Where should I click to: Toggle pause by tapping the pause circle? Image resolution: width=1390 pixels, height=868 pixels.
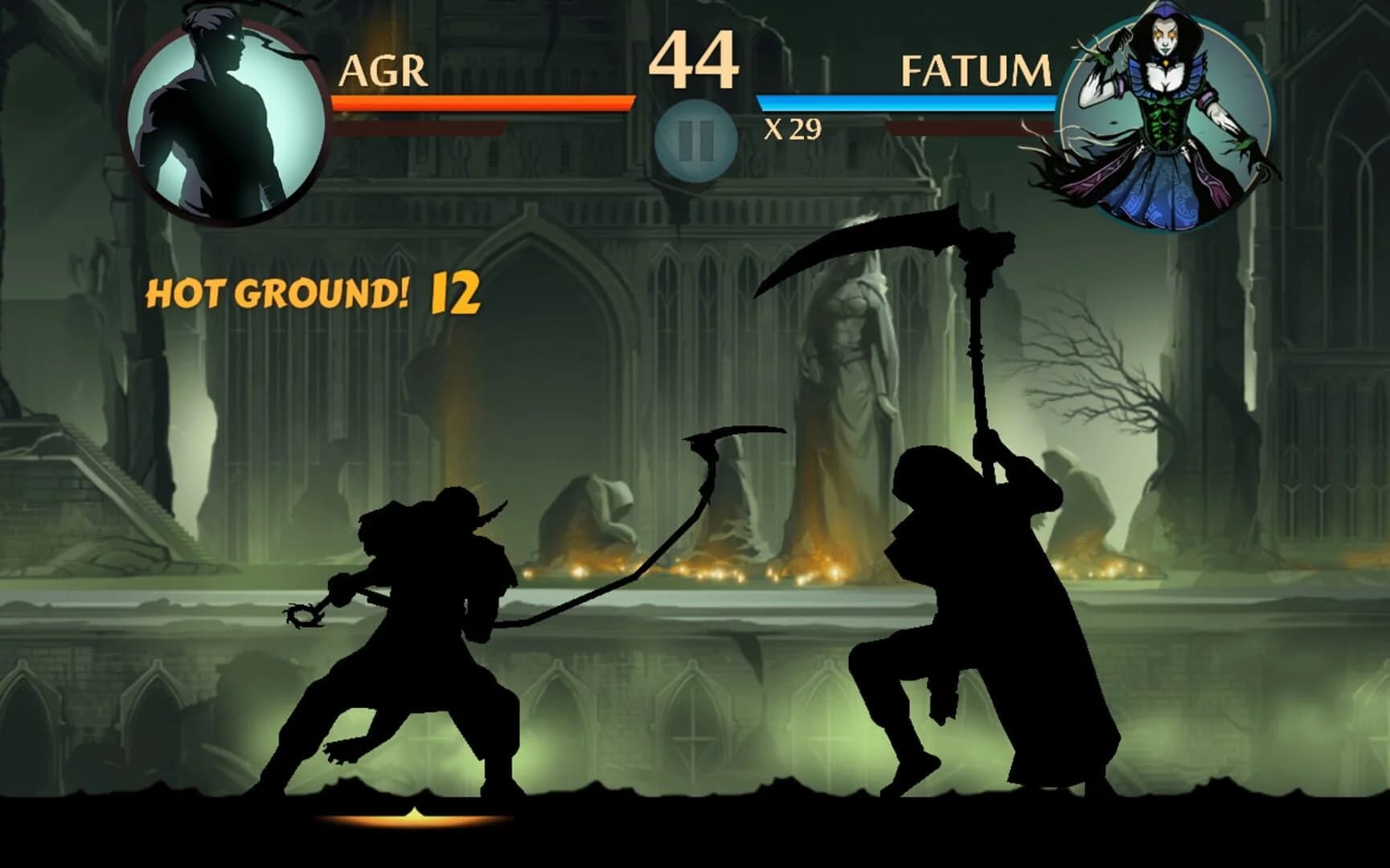[x=695, y=135]
